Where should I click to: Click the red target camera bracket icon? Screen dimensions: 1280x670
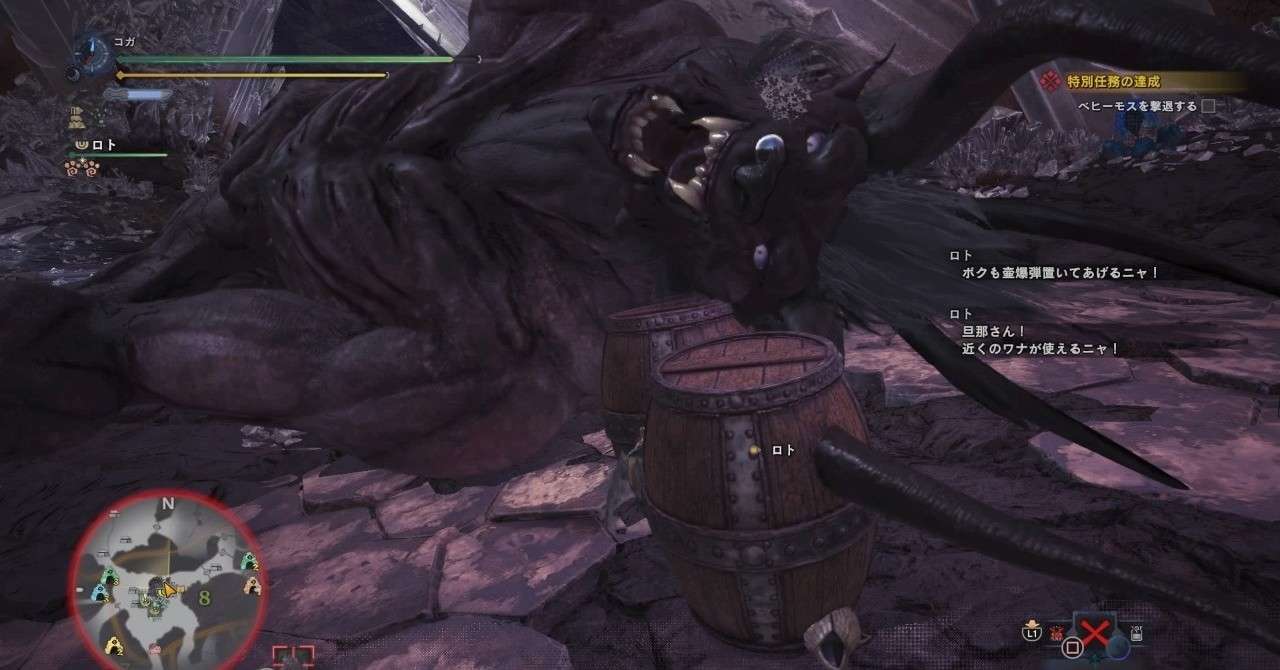coord(292,656)
